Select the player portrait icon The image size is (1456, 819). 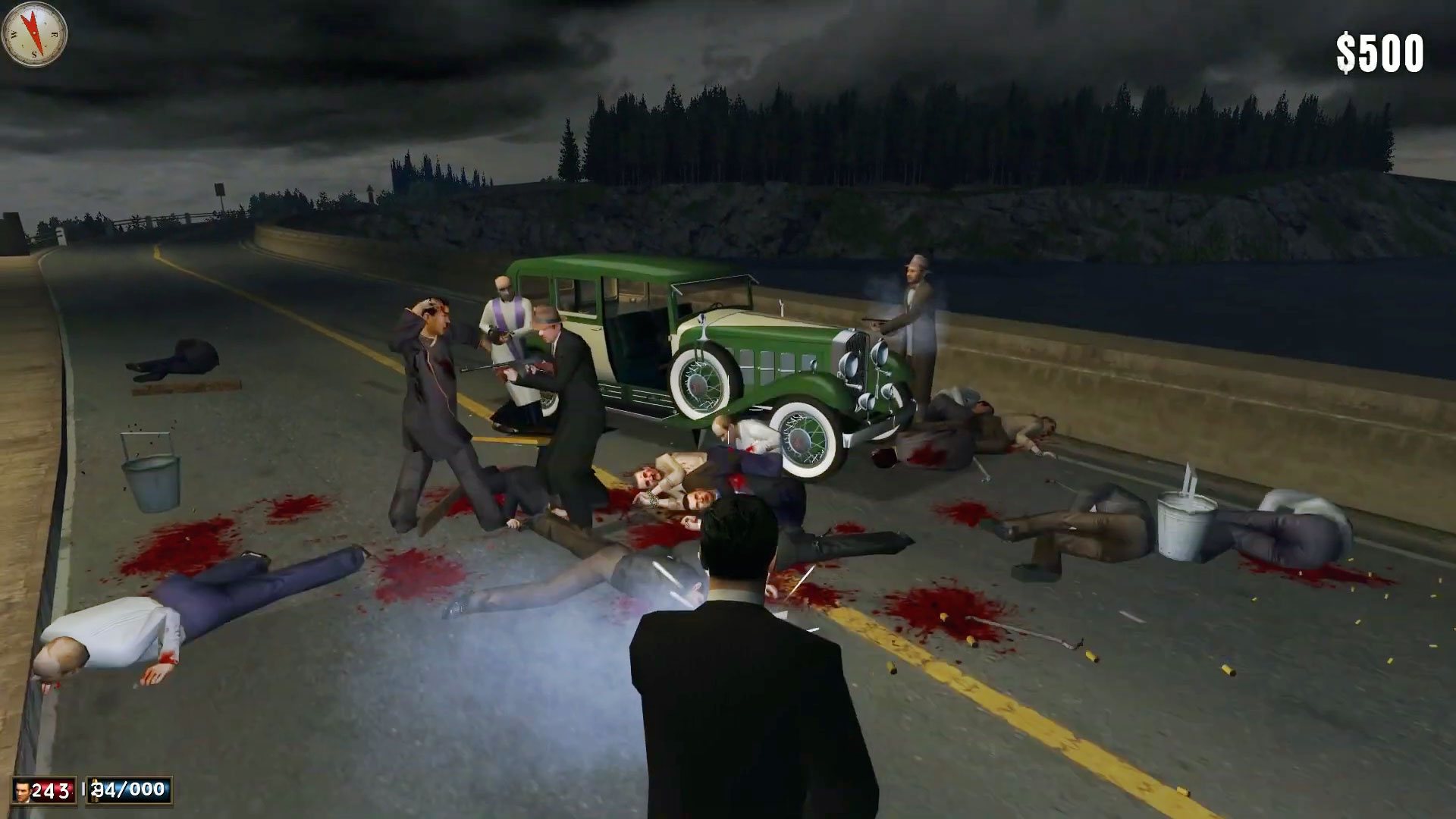23,791
